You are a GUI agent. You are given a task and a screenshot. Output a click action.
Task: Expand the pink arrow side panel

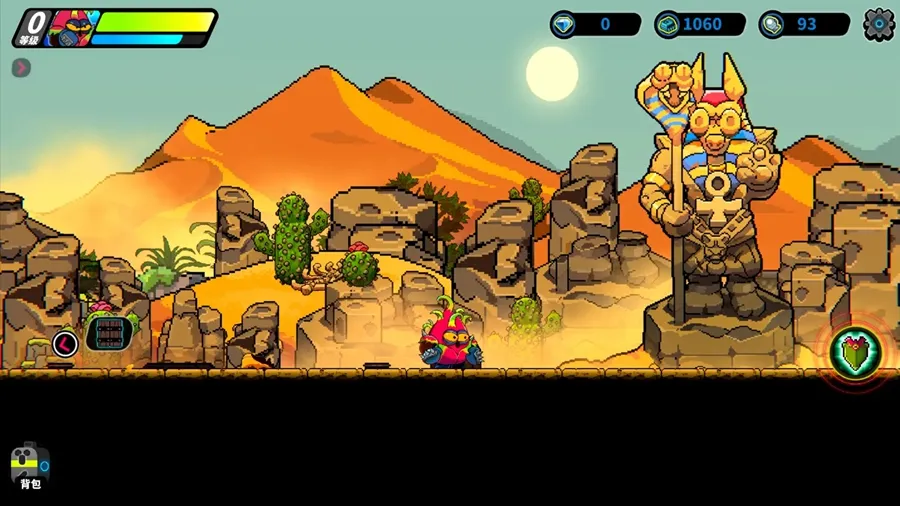[21, 68]
